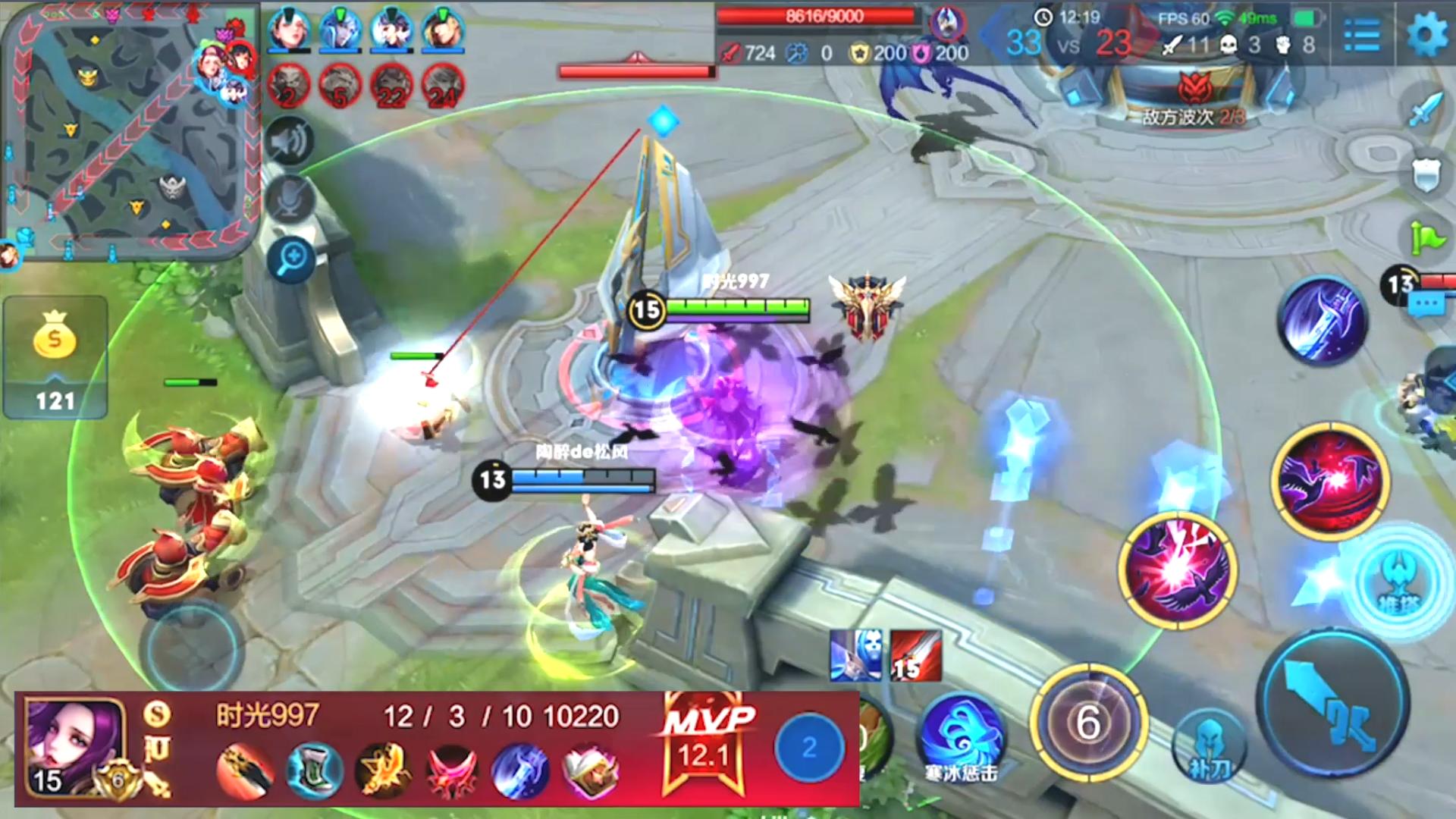Open the settings gear menu
The width and height of the screenshot is (1456, 819).
[x=1426, y=34]
